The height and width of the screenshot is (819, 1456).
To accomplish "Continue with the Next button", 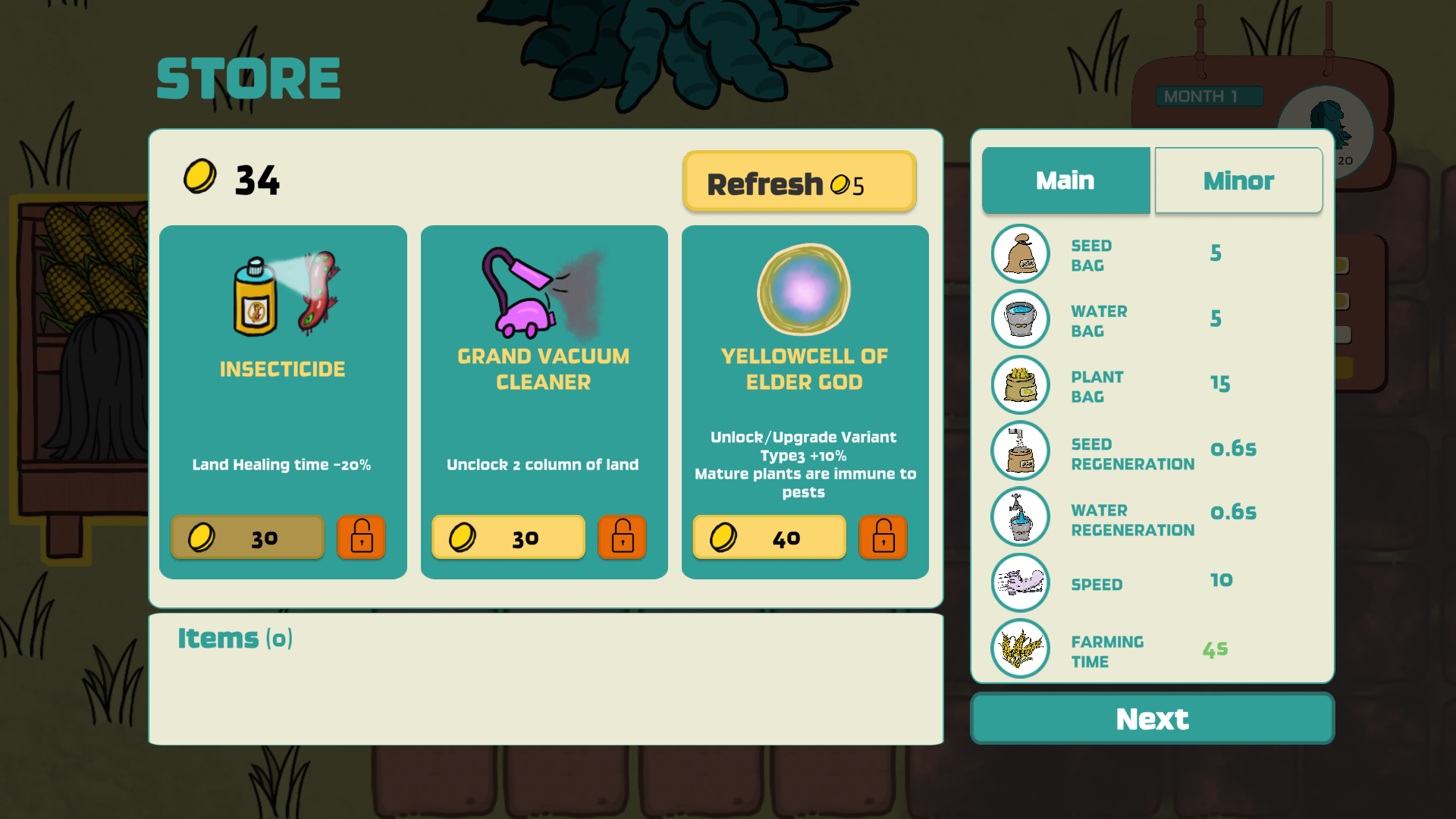I will coord(1152,718).
